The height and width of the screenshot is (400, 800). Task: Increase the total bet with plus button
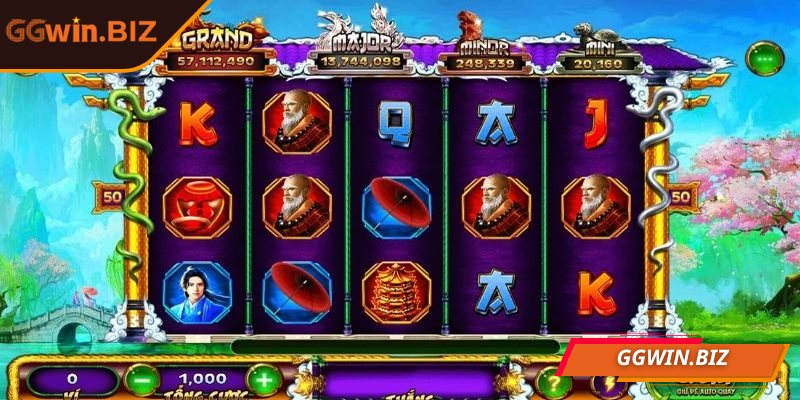[x=263, y=380]
